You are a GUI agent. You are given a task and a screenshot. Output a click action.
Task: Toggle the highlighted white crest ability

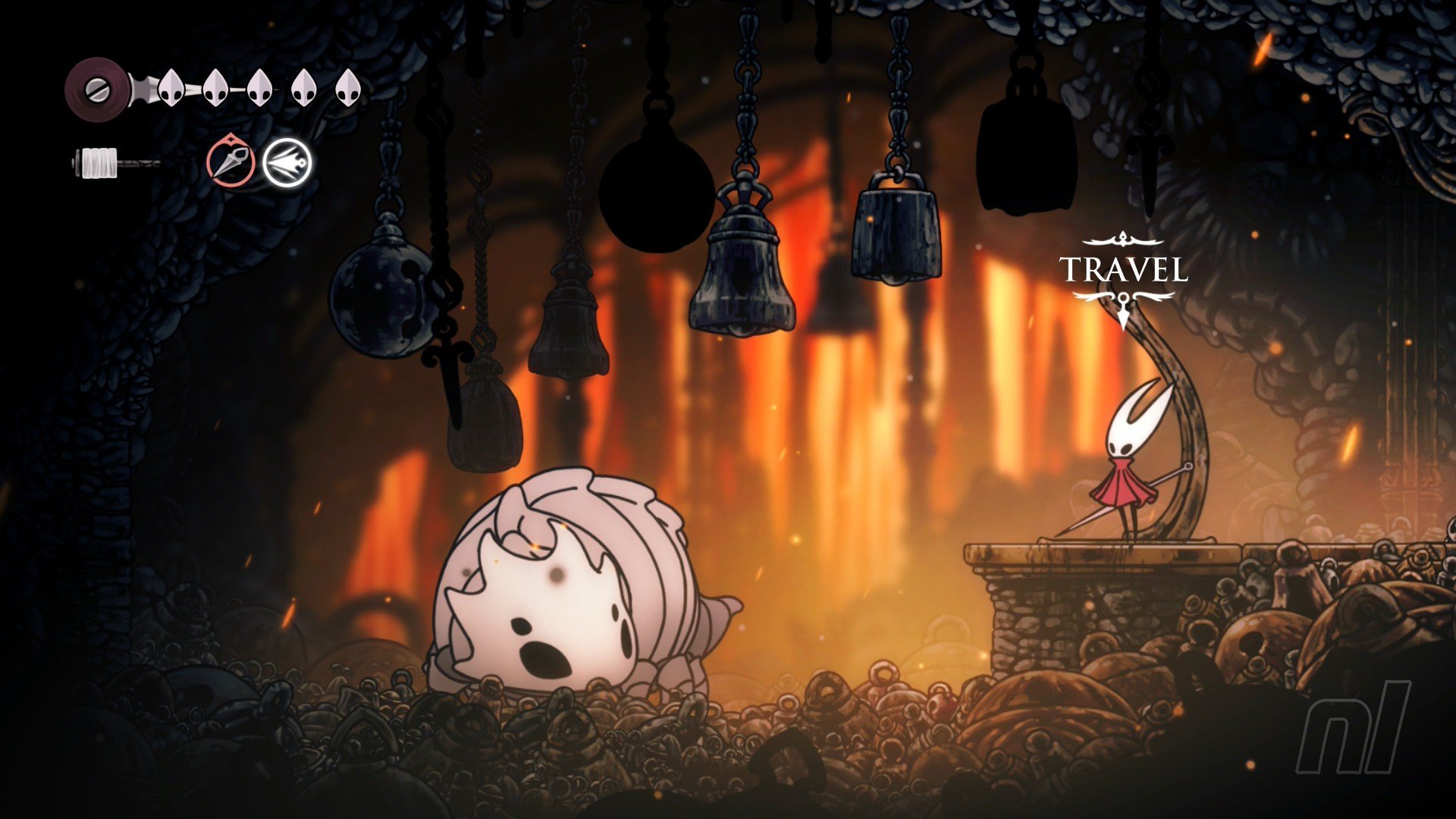[x=287, y=160]
